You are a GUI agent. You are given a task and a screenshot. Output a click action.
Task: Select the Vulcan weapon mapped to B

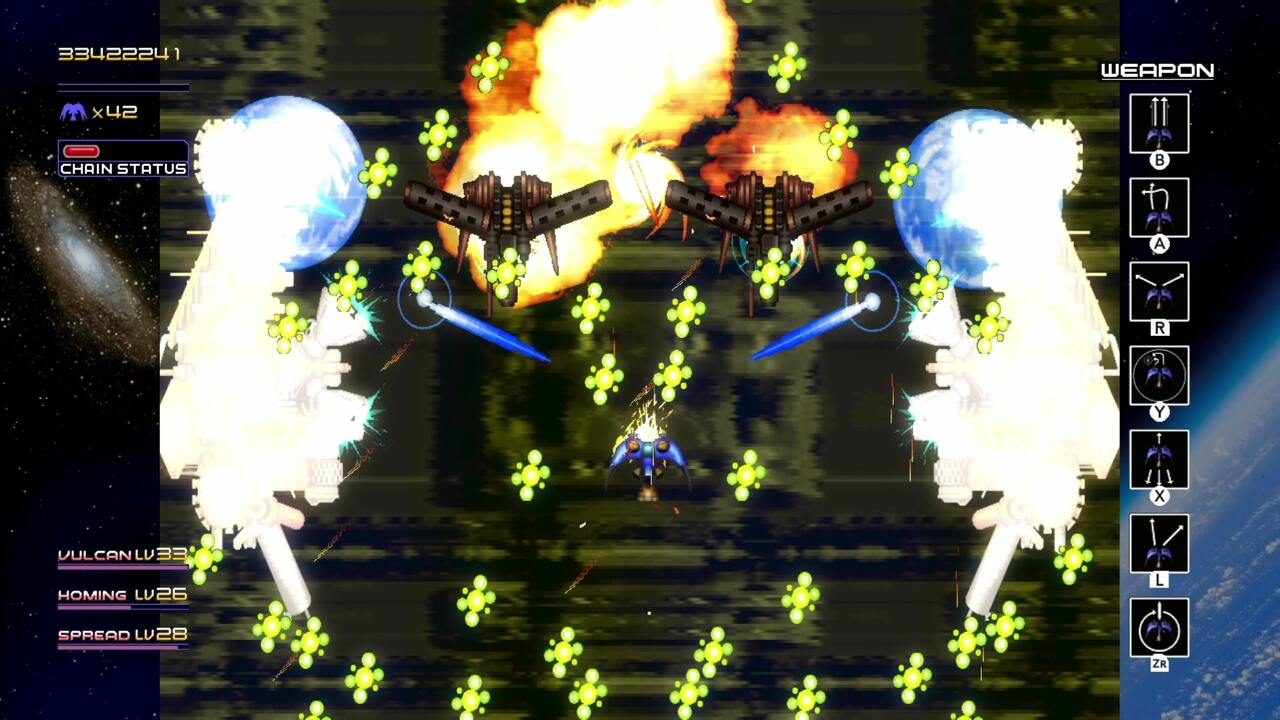pyautogui.click(x=1159, y=122)
